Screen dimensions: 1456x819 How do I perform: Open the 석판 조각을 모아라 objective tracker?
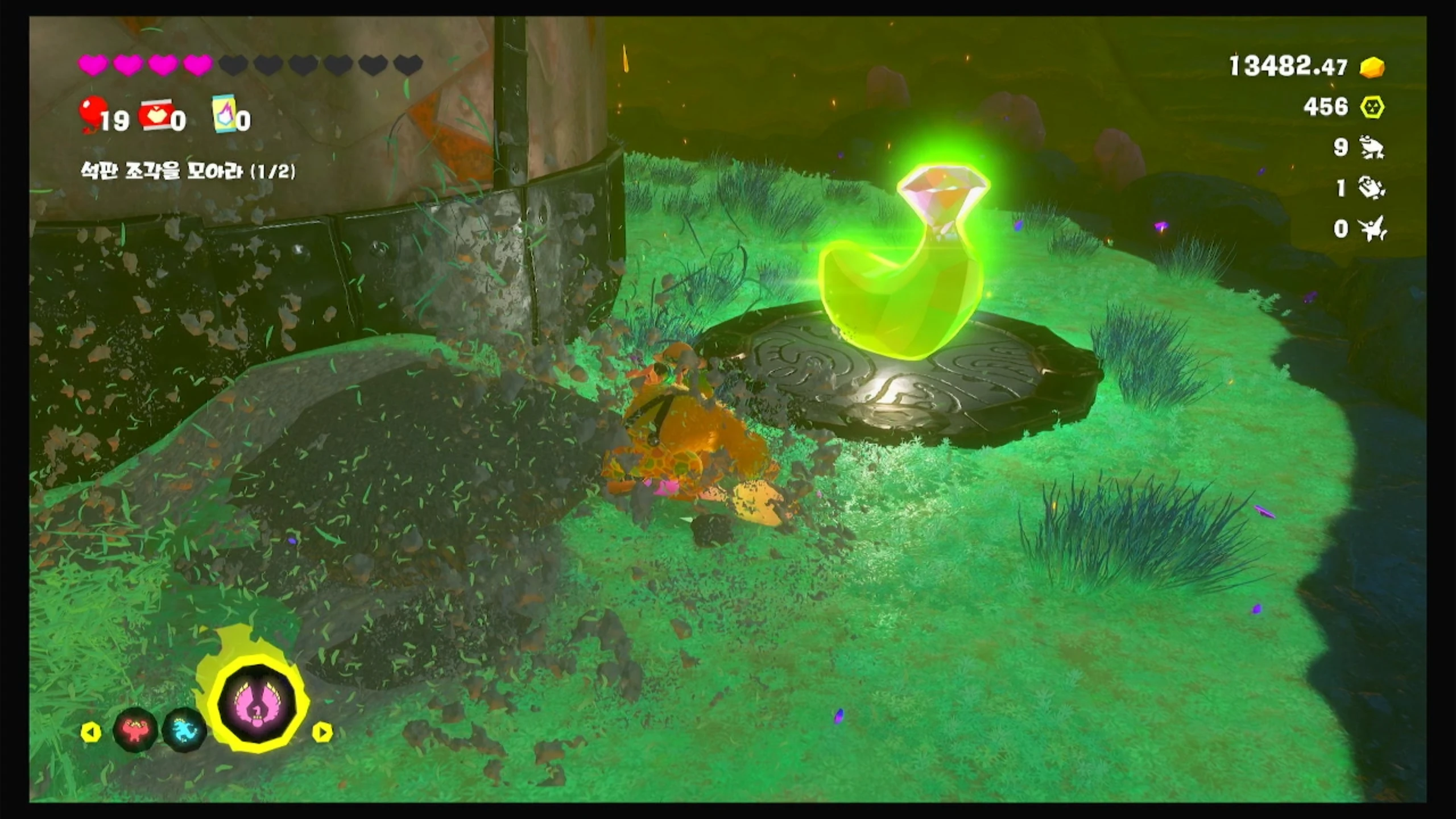click(x=188, y=171)
